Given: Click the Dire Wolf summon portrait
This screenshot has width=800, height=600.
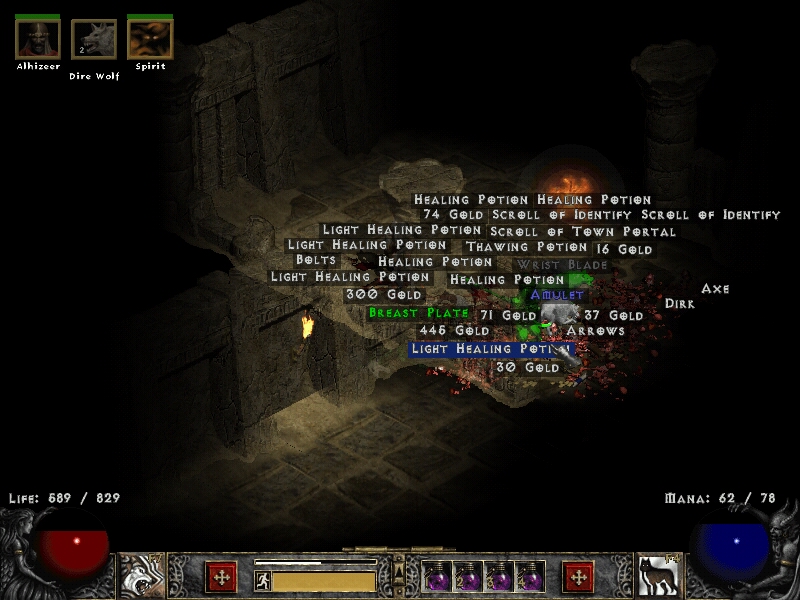Looking at the screenshot, I should pos(93,40).
